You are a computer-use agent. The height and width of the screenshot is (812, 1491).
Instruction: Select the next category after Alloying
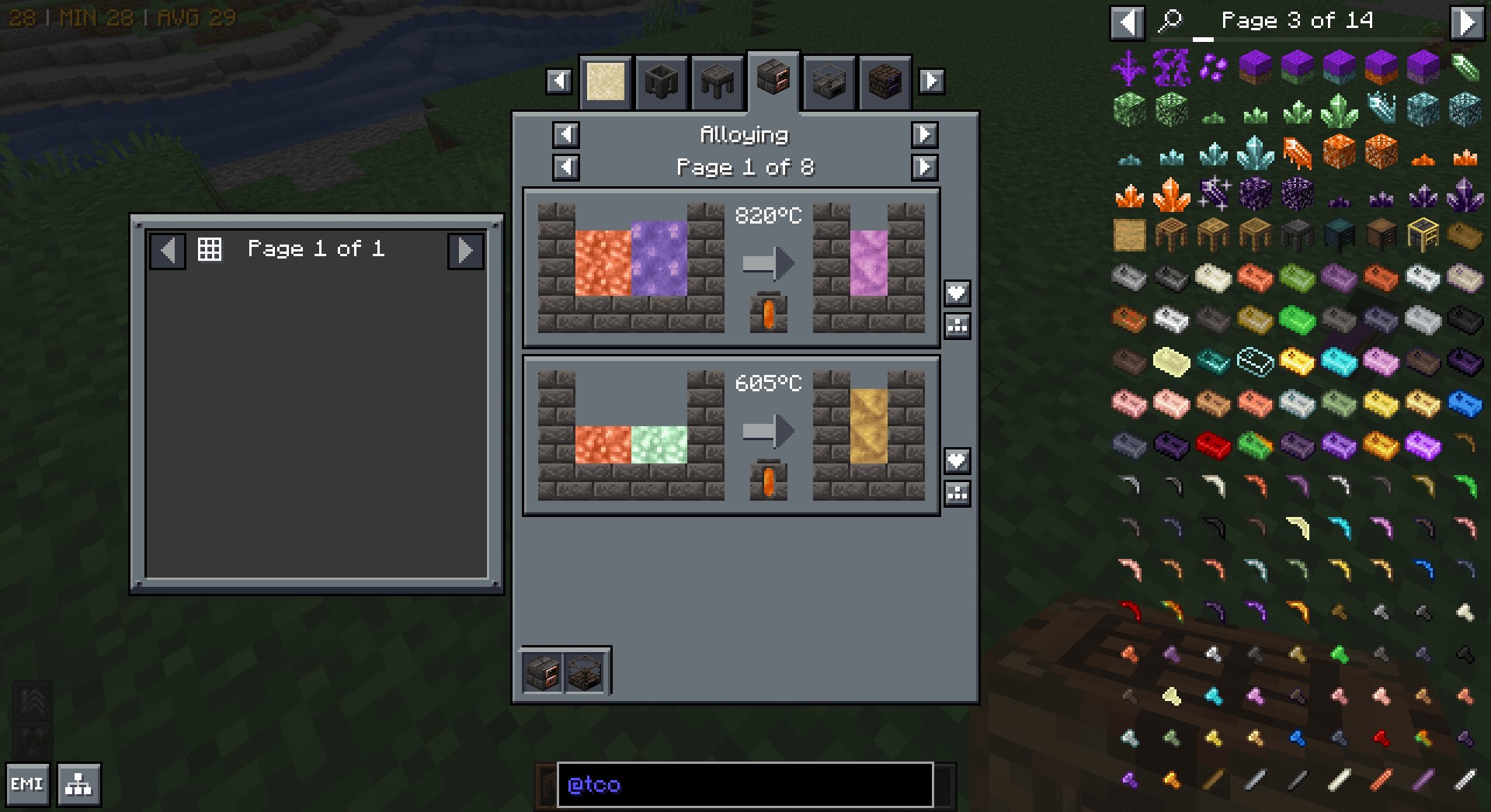pyautogui.click(x=924, y=134)
